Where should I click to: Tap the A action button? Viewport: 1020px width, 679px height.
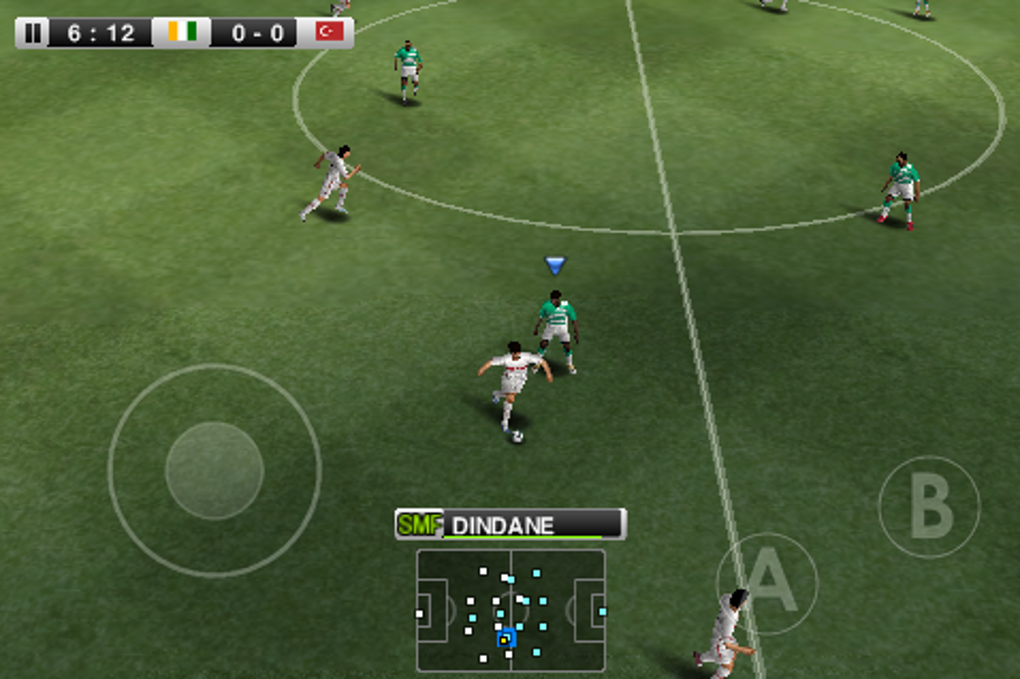[x=767, y=583]
